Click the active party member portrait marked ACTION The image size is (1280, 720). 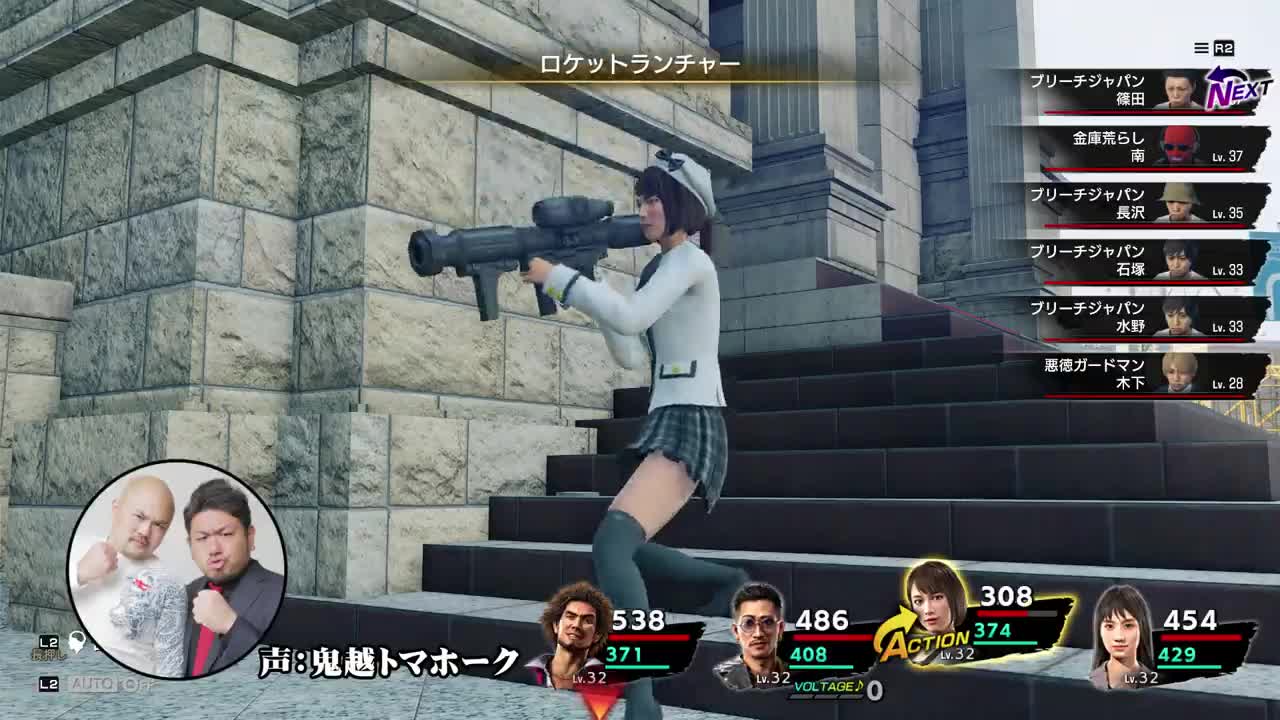click(934, 610)
